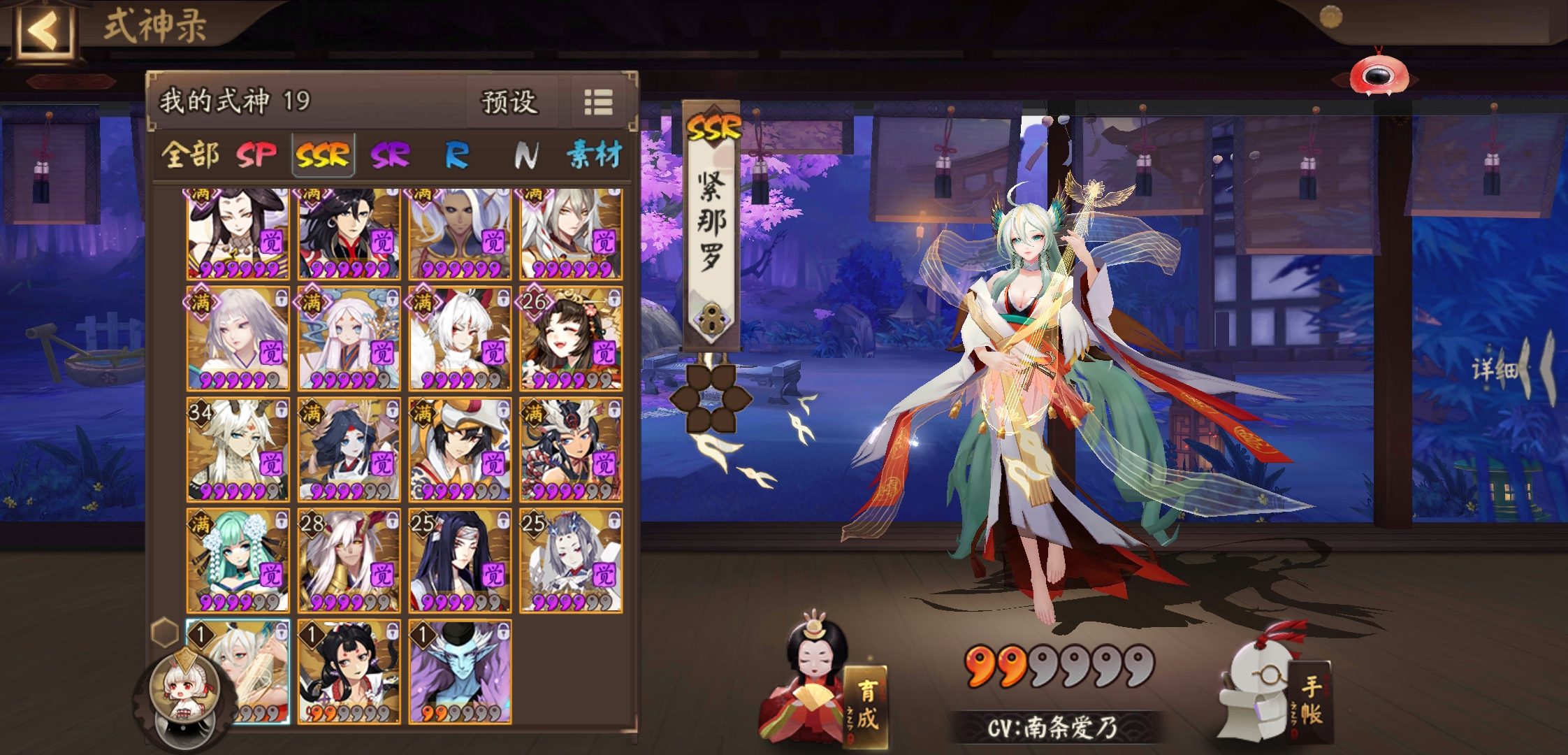Show the SR rarity tab

[x=389, y=154]
